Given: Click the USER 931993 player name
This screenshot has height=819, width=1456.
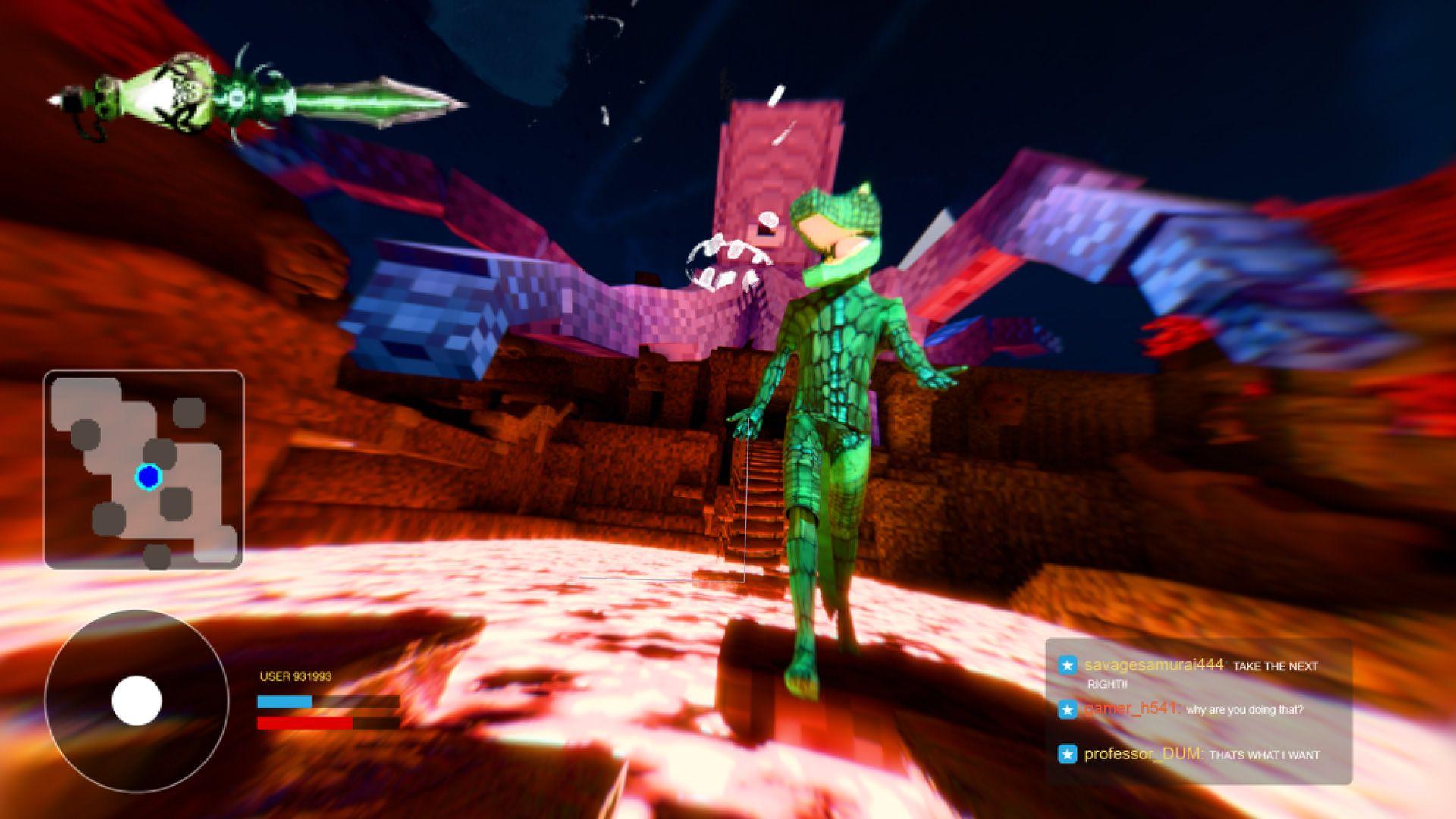Looking at the screenshot, I should pos(296,676).
